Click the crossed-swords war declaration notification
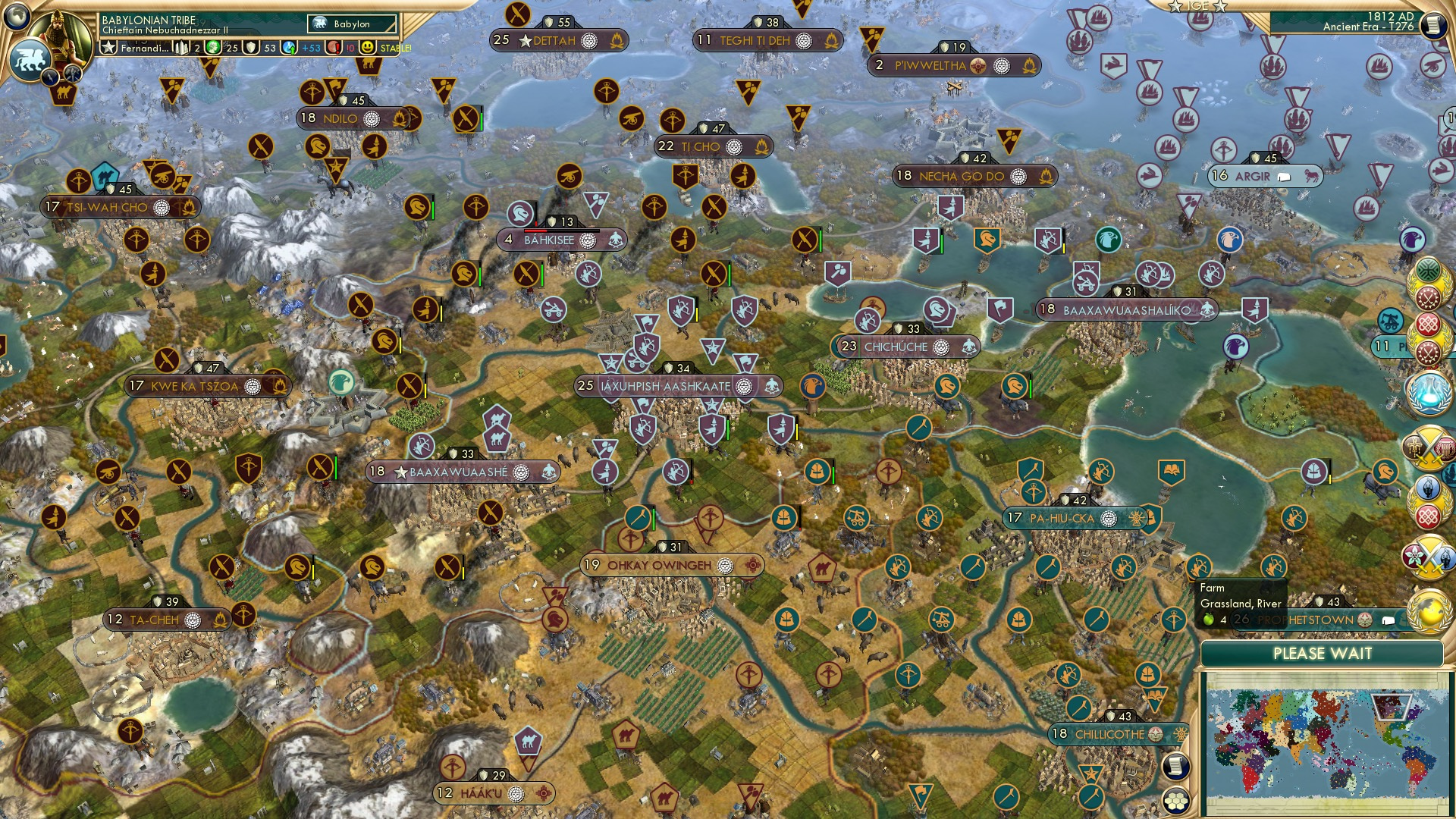This screenshot has width=1456, height=819. 1429,449
